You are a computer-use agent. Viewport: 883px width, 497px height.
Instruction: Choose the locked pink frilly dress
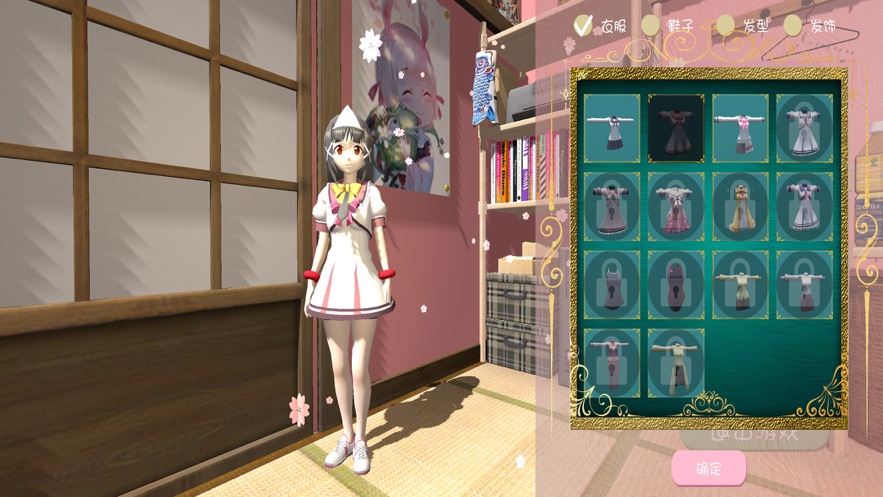tap(676, 206)
